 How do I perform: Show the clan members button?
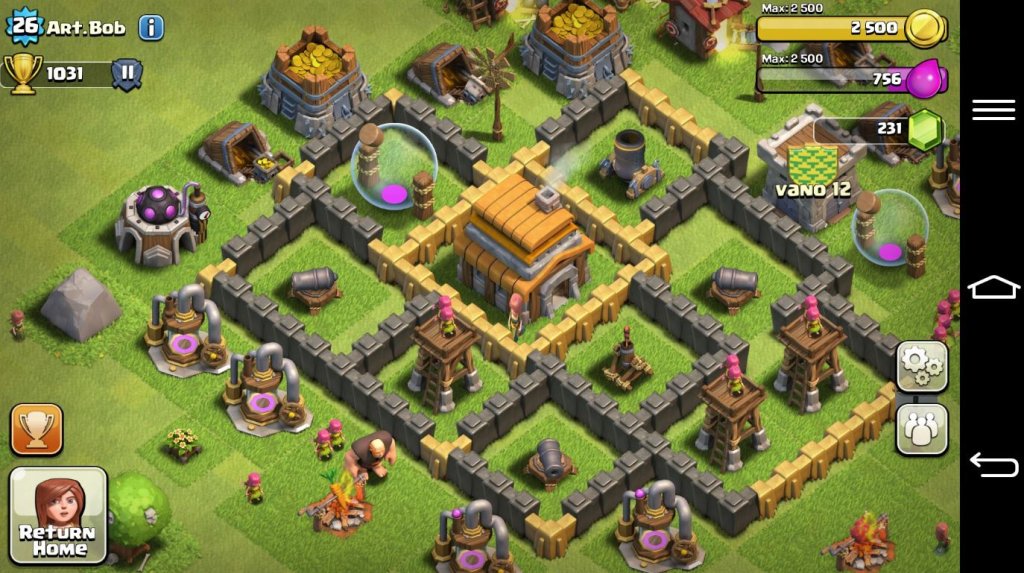(x=921, y=429)
